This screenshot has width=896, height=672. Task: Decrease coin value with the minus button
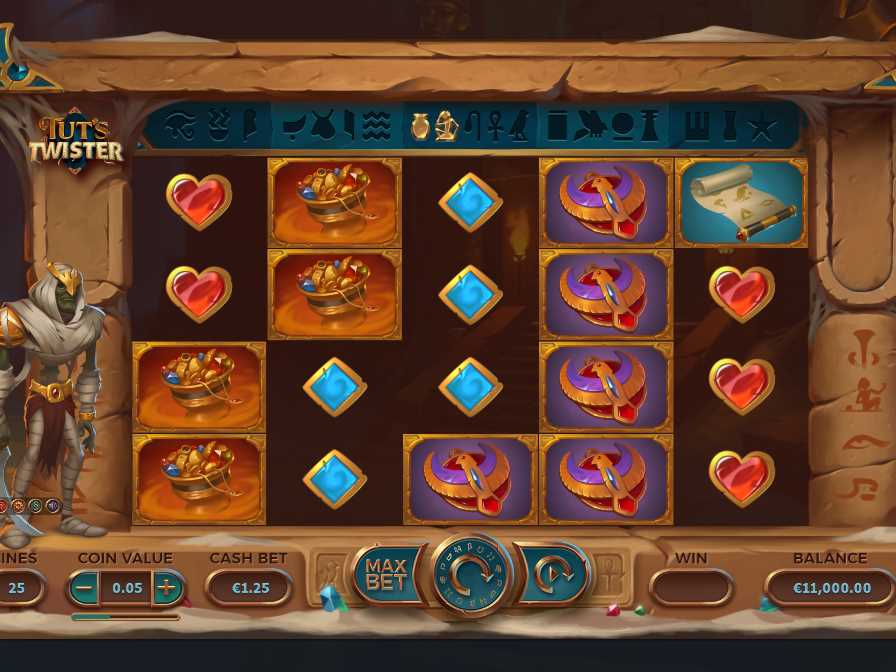[84, 587]
